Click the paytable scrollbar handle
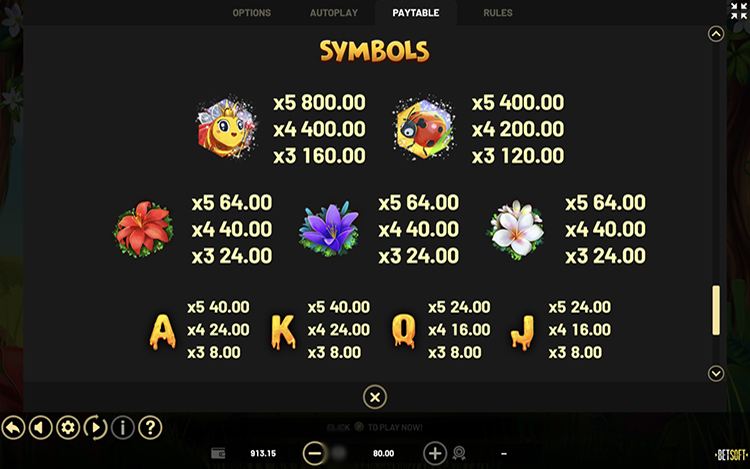 coord(715,310)
